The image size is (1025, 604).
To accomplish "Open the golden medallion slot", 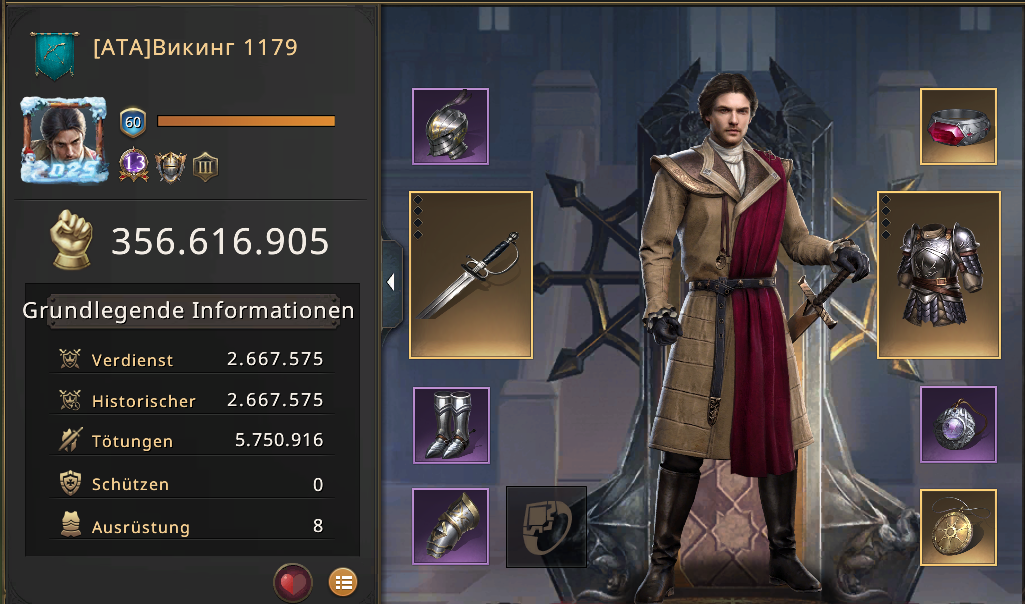I will (958, 526).
